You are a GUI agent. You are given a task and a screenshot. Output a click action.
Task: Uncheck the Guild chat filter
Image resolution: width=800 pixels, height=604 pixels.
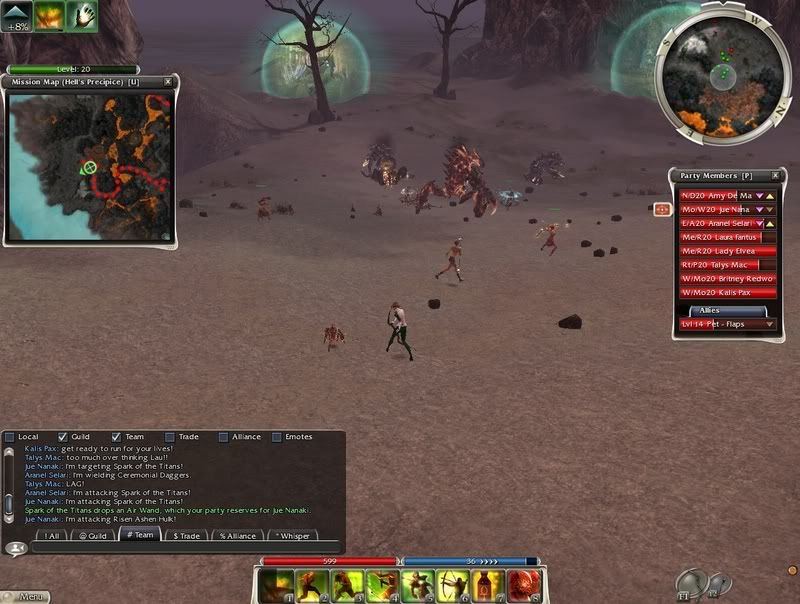tap(64, 437)
